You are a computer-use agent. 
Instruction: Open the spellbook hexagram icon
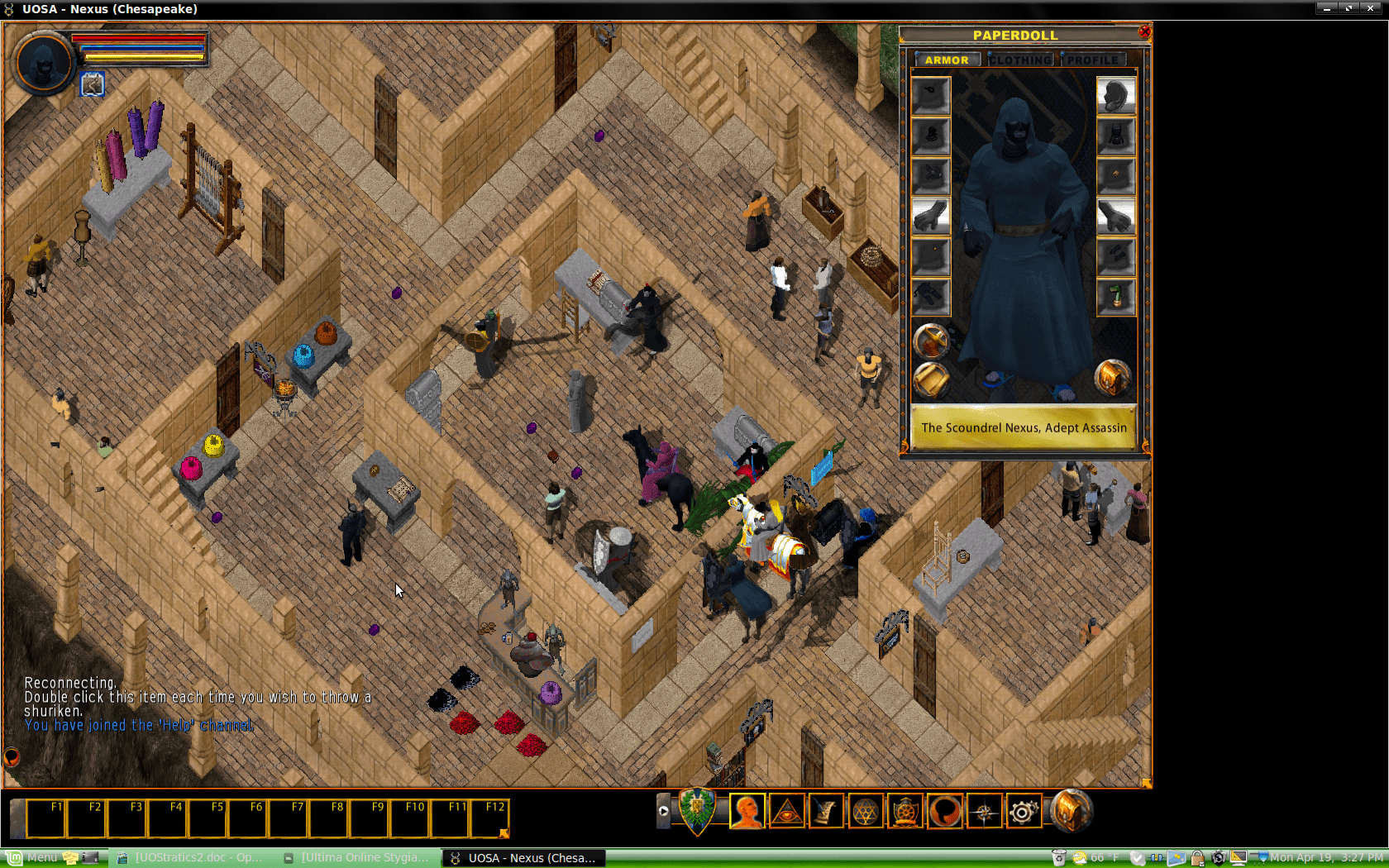[865, 811]
